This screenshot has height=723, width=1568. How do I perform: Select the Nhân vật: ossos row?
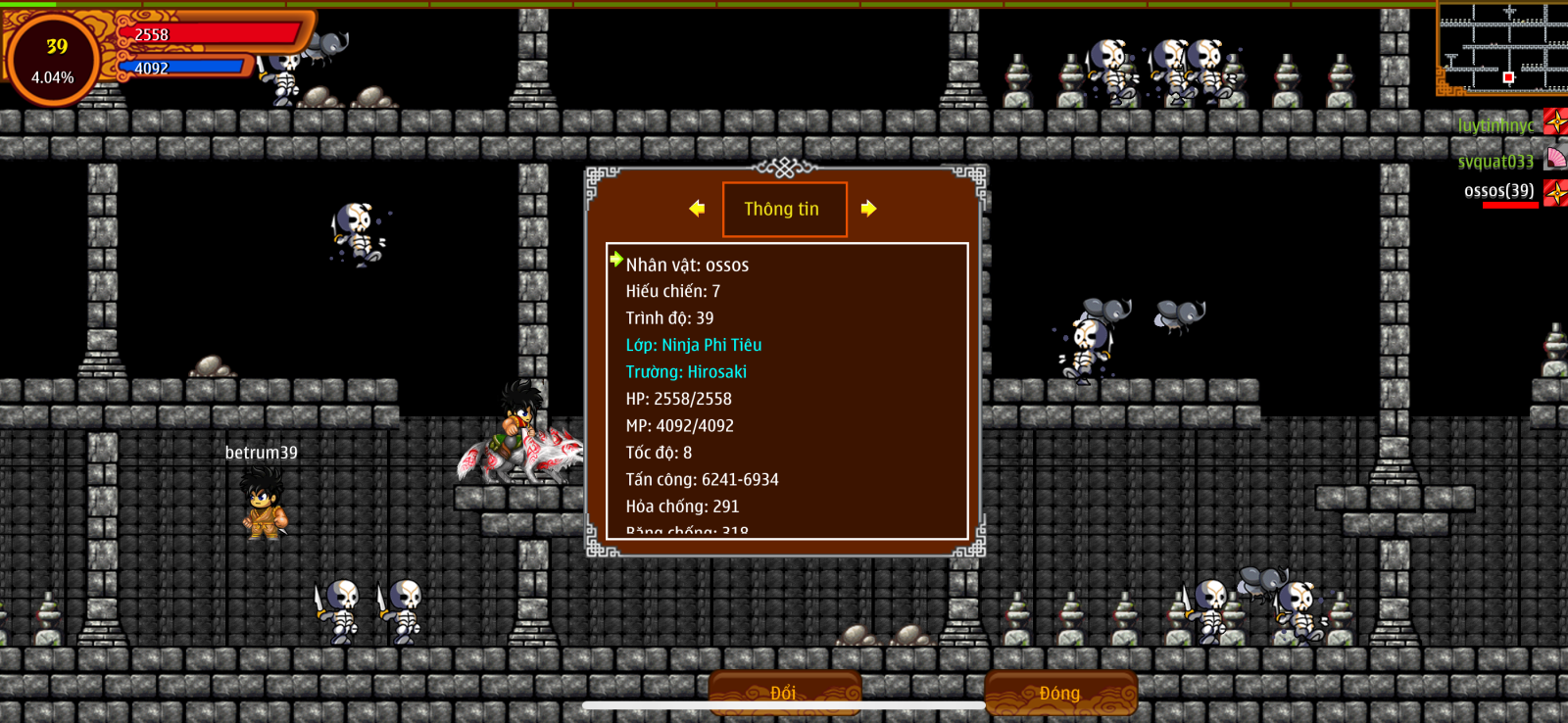tap(687, 265)
